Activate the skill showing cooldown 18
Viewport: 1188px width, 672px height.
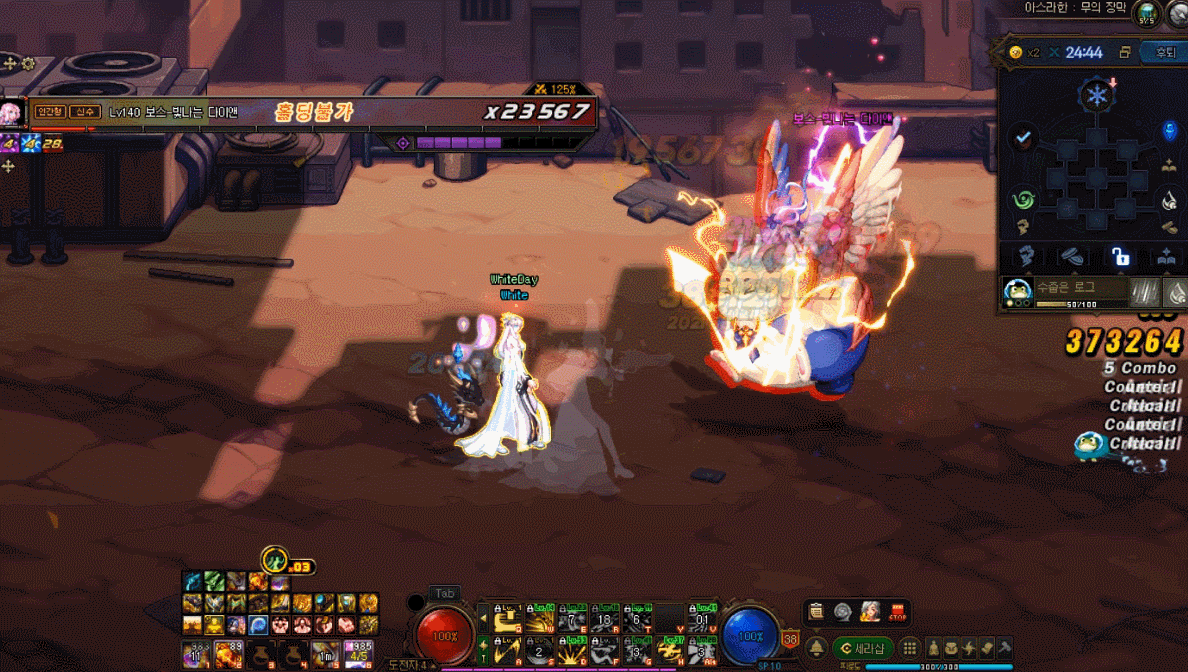(x=603, y=618)
